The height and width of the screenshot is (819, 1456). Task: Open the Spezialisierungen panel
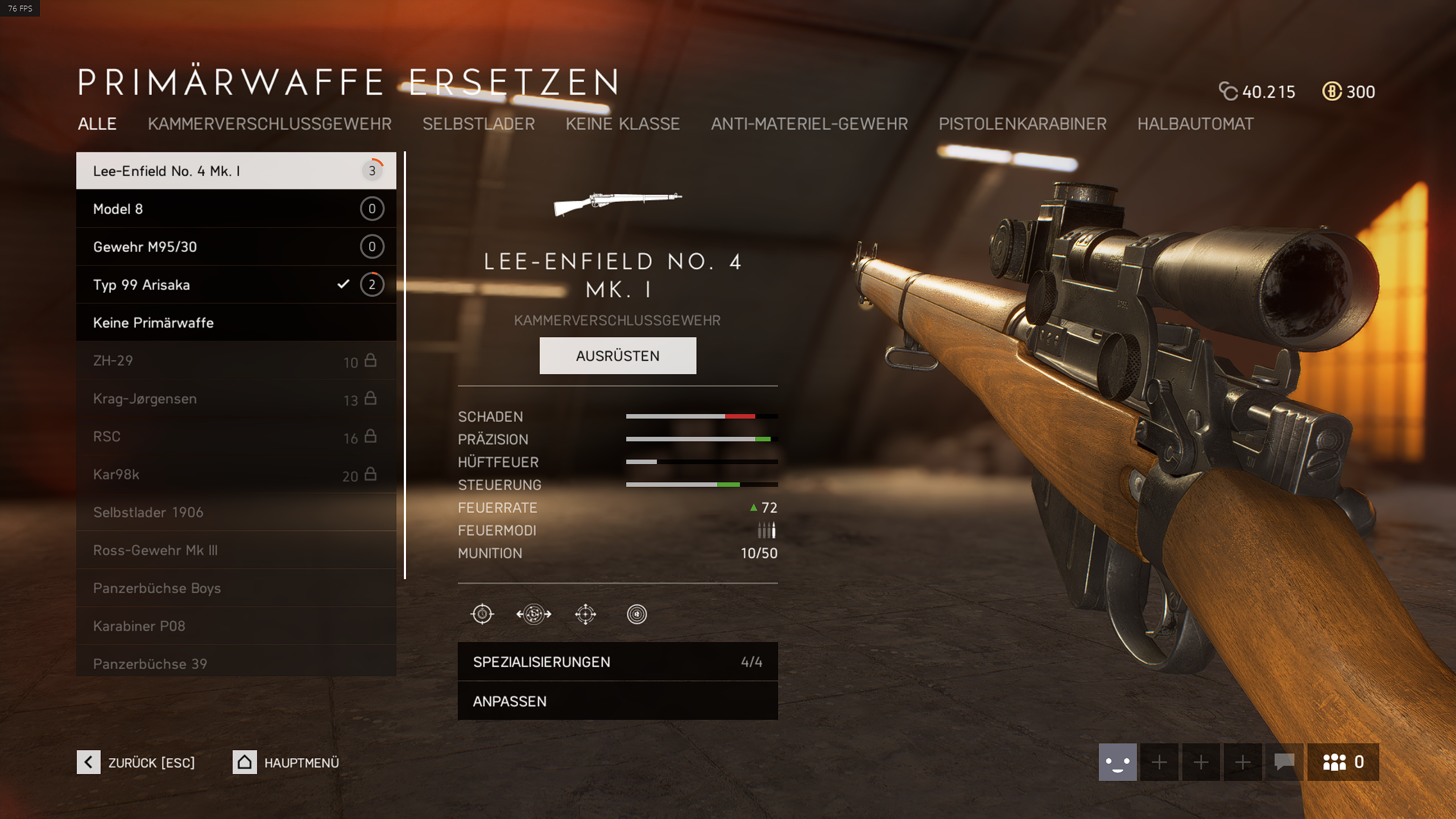(618, 661)
